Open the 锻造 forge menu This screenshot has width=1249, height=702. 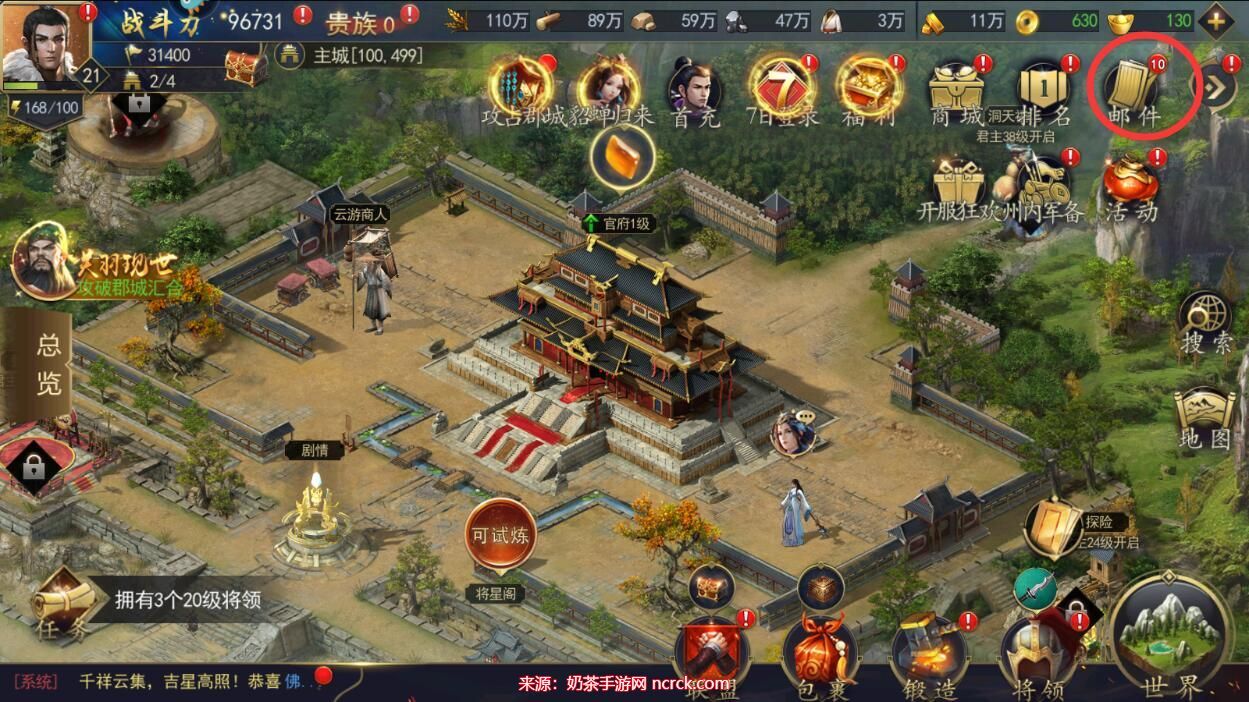[x=930, y=655]
